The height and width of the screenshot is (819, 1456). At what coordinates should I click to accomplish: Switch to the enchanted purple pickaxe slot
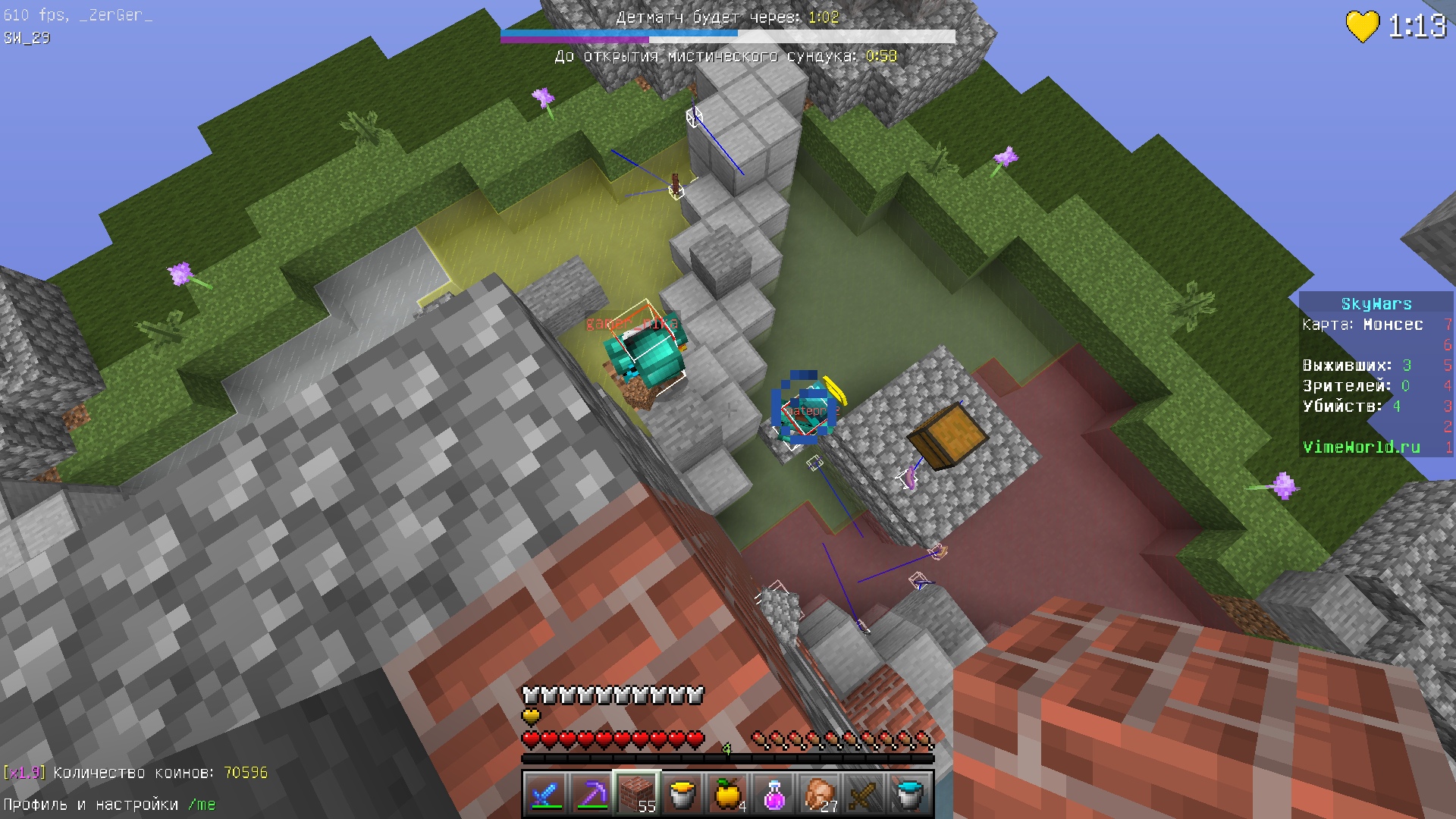point(591,794)
